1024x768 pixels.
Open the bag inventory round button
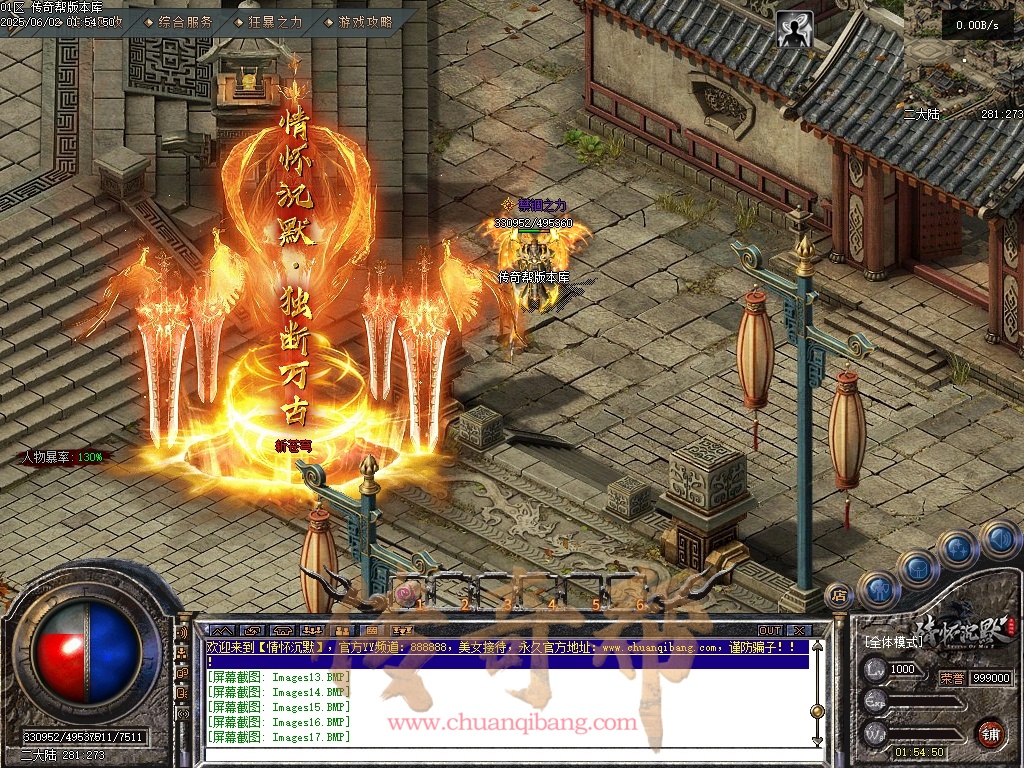918,567
